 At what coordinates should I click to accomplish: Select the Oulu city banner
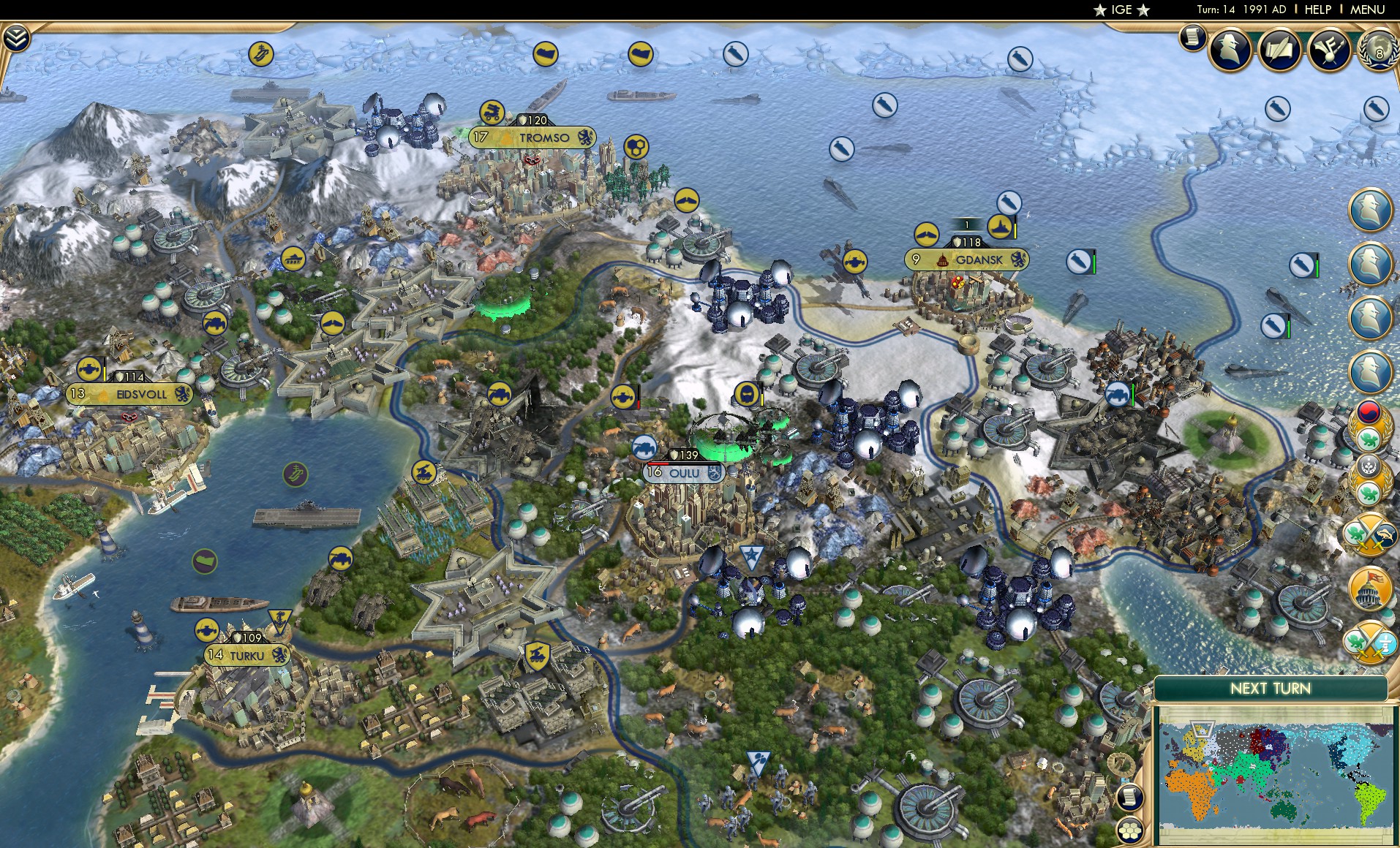[x=682, y=473]
